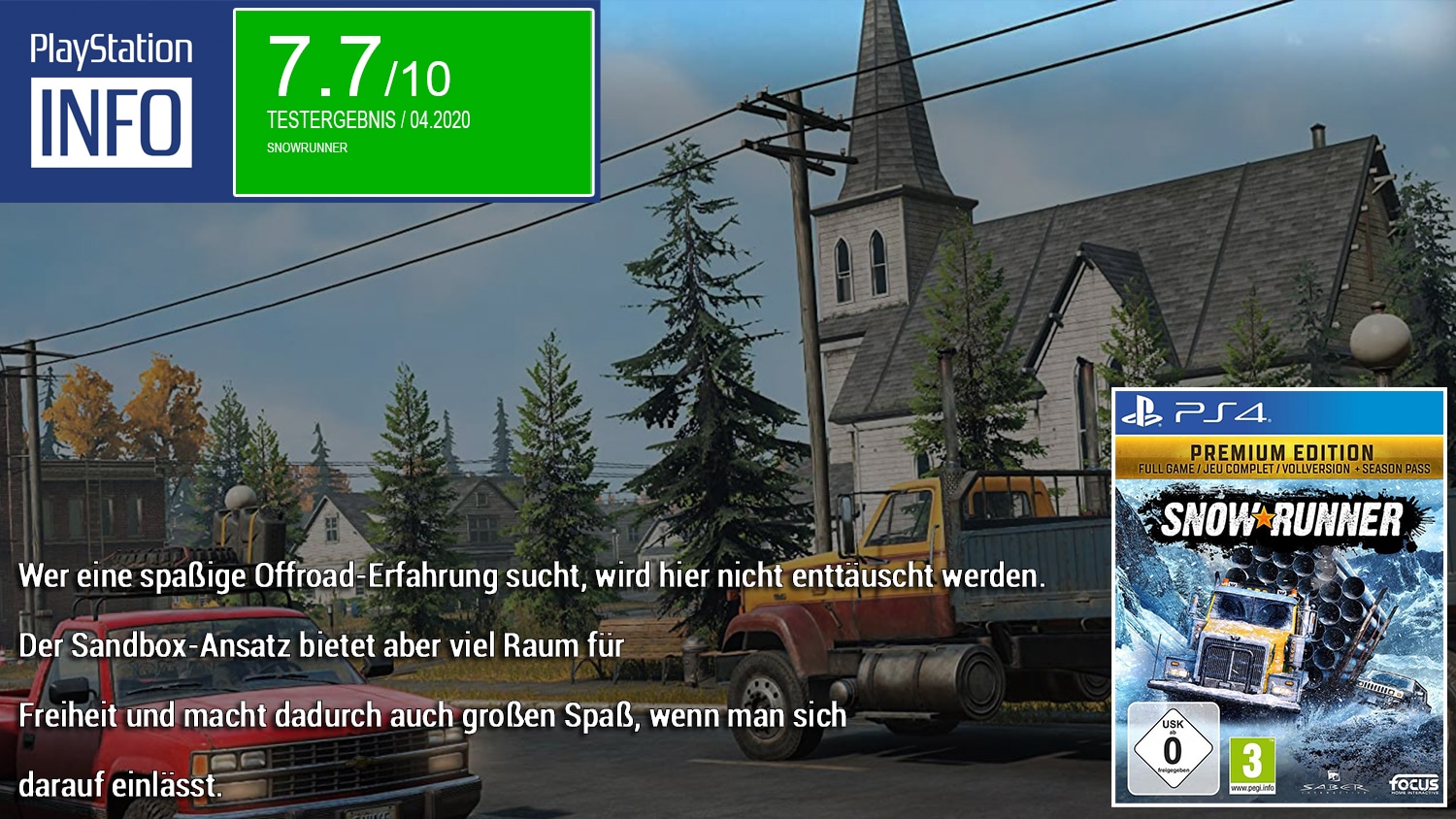Viewport: 1456px width, 819px height.
Task: Click the PlayStation INFO logo
Action: (112, 100)
